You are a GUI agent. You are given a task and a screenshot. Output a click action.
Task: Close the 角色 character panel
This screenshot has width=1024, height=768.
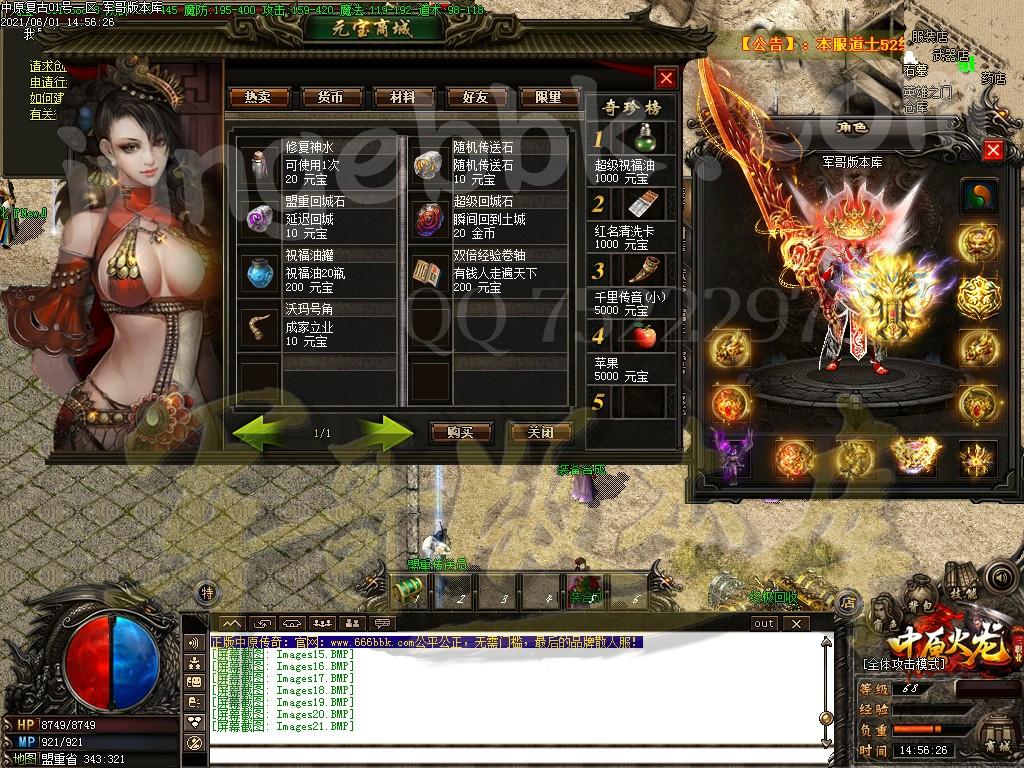click(993, 150)
